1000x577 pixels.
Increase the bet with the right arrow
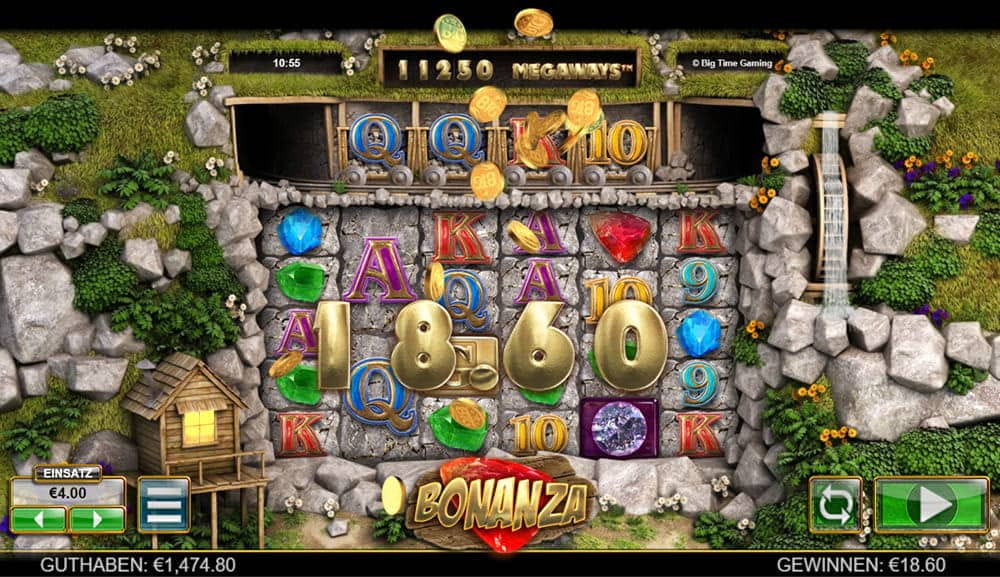(96, 519)
